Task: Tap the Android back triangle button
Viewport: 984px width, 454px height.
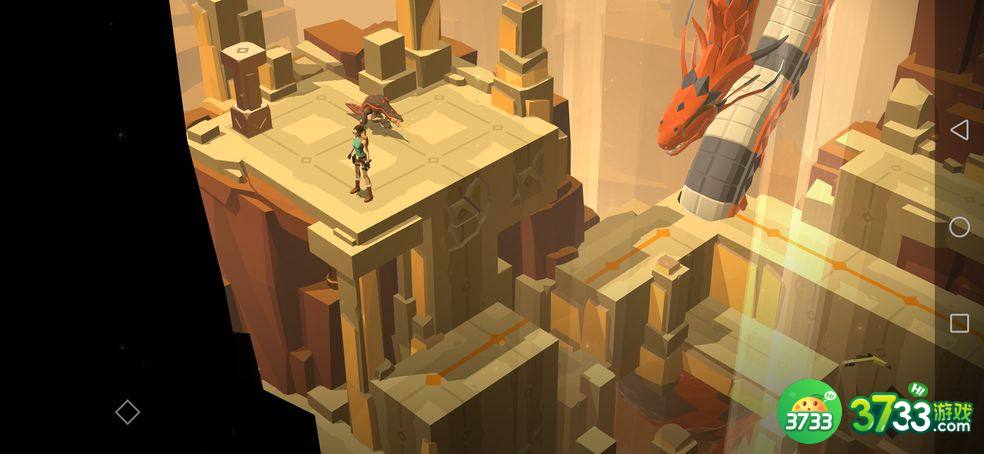Action: coord(958,130)
